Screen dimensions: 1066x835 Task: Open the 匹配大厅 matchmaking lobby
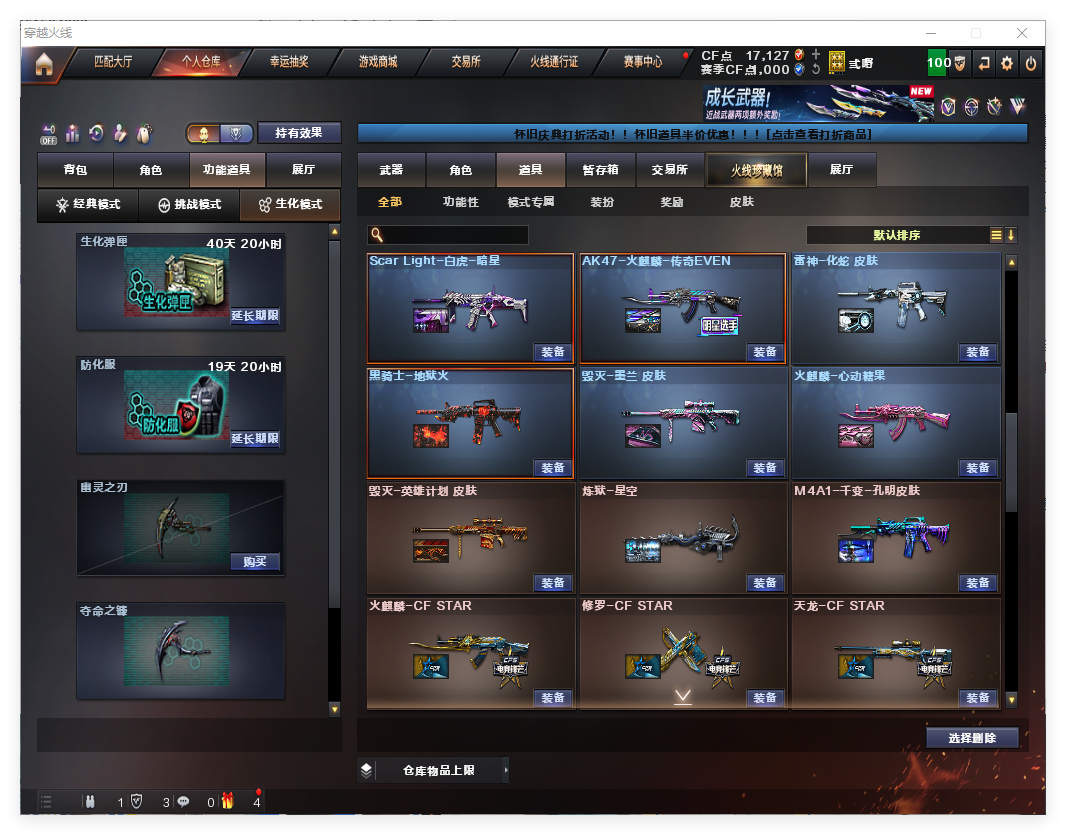(112, 62)
